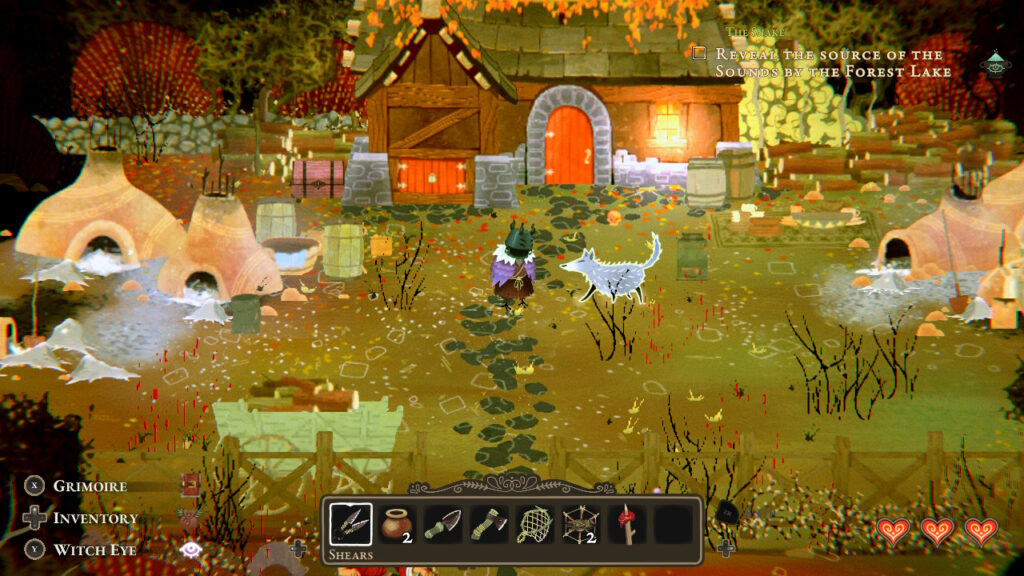Select the spider web trap slot
This screenshot has height=576, width=1024.
(581, 524)
